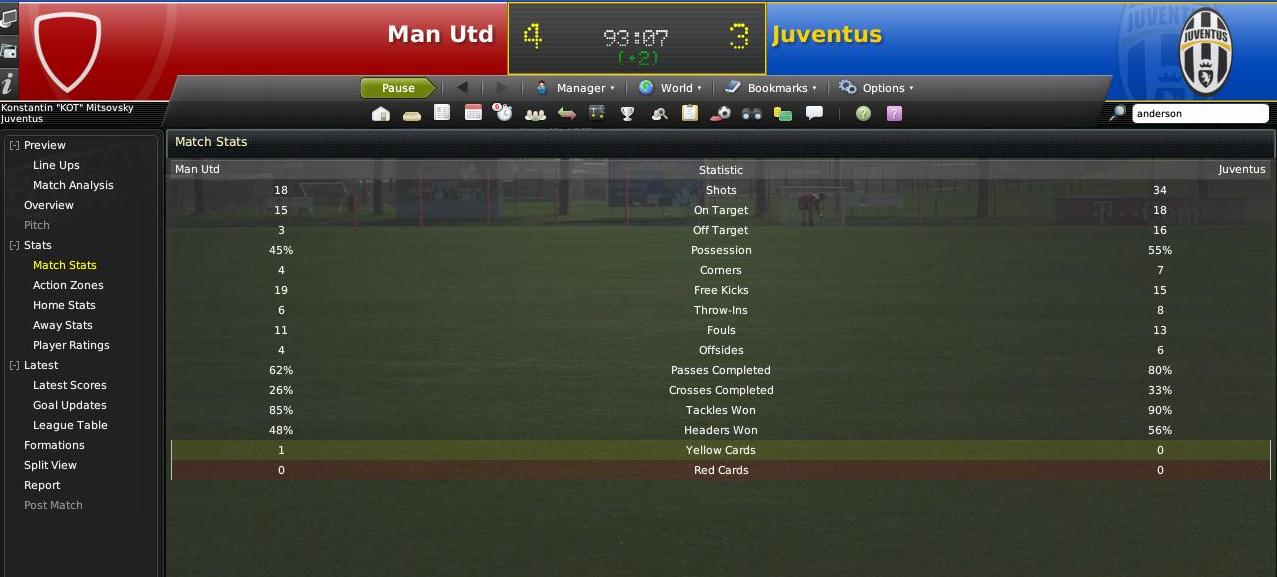Click the search field containing 'anderson'
The width and height of the screenshot is (1277, 577).
point(1199,114)
